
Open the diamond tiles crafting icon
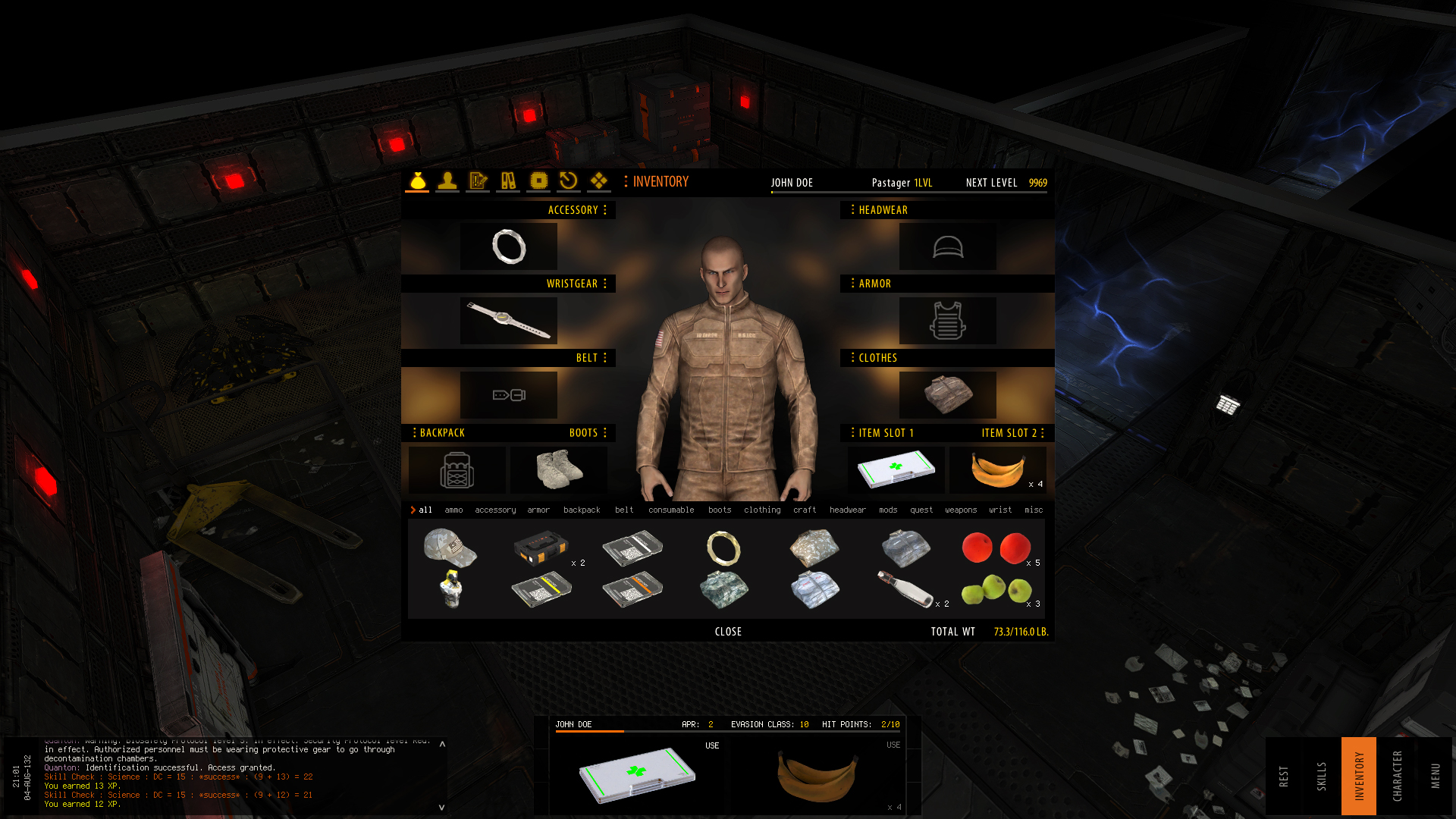point(598,181)
